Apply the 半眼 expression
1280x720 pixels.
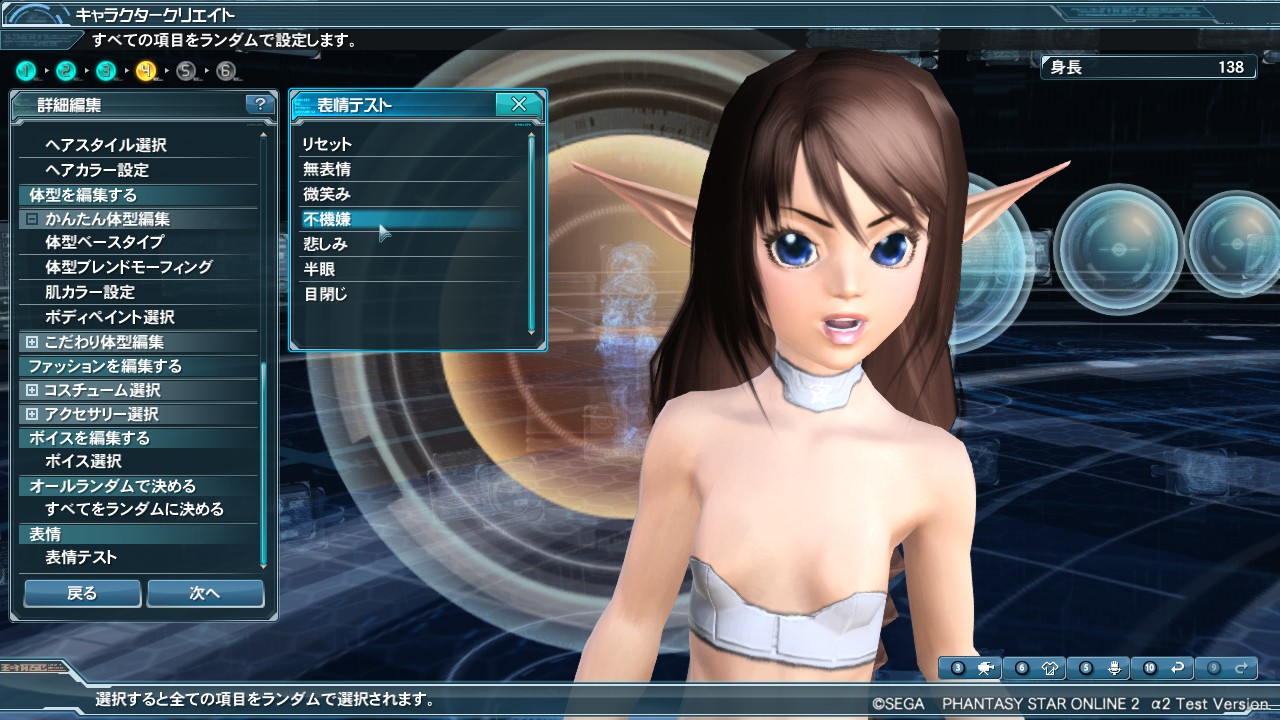pyautogui.click(x=319, y=269)
